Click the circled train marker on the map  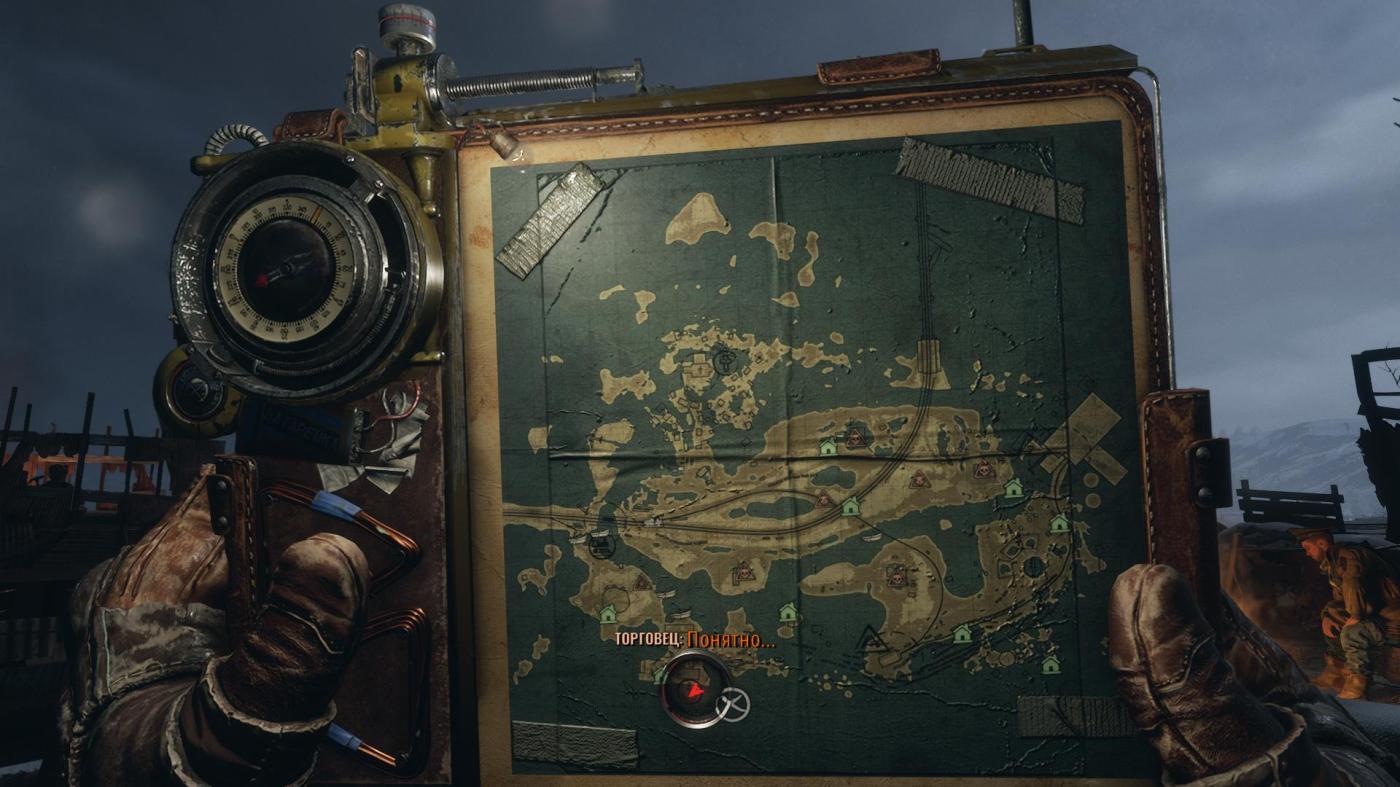600,545
